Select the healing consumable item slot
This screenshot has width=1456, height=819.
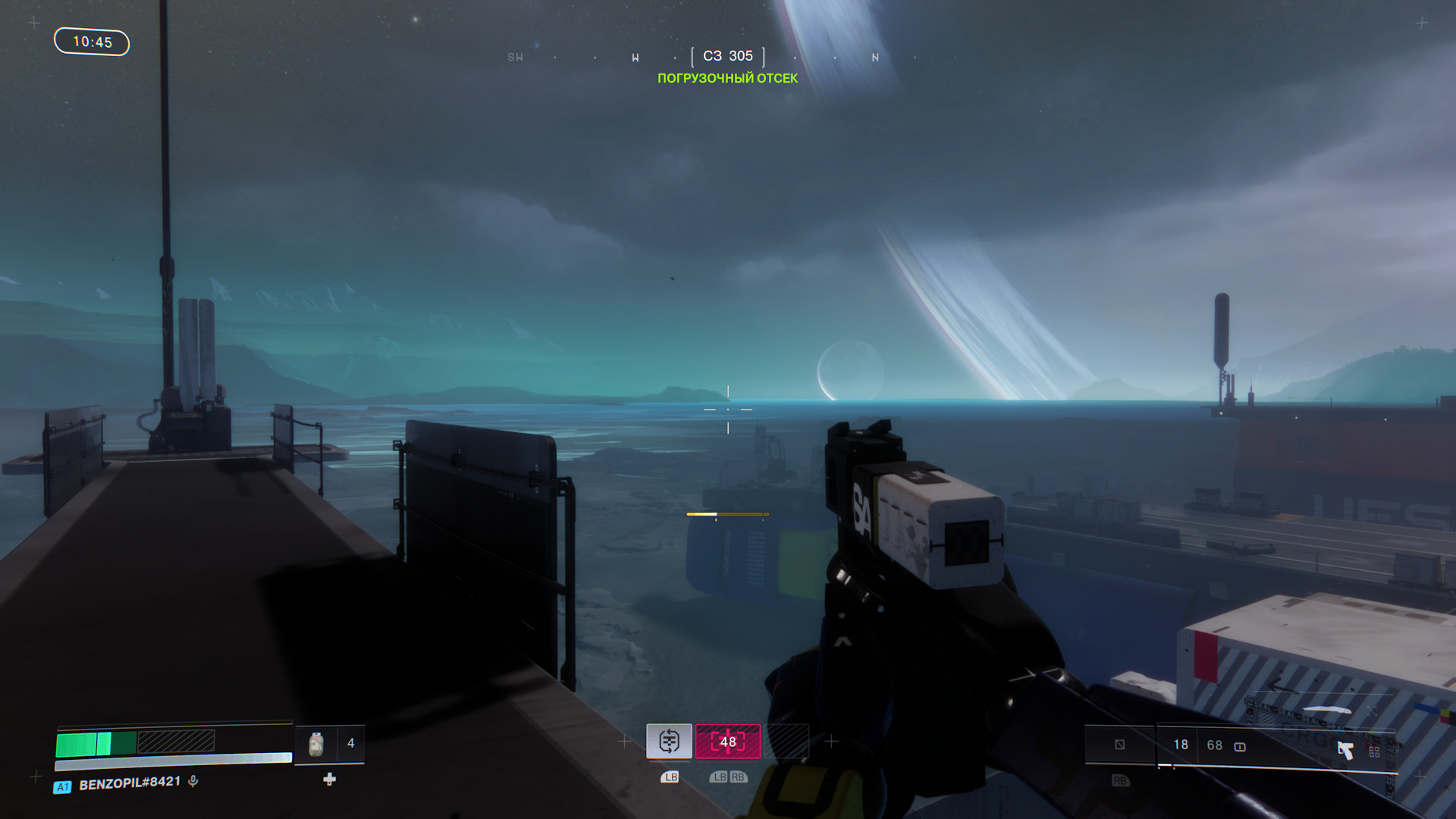pyautogui.click(x=316, y=744)
